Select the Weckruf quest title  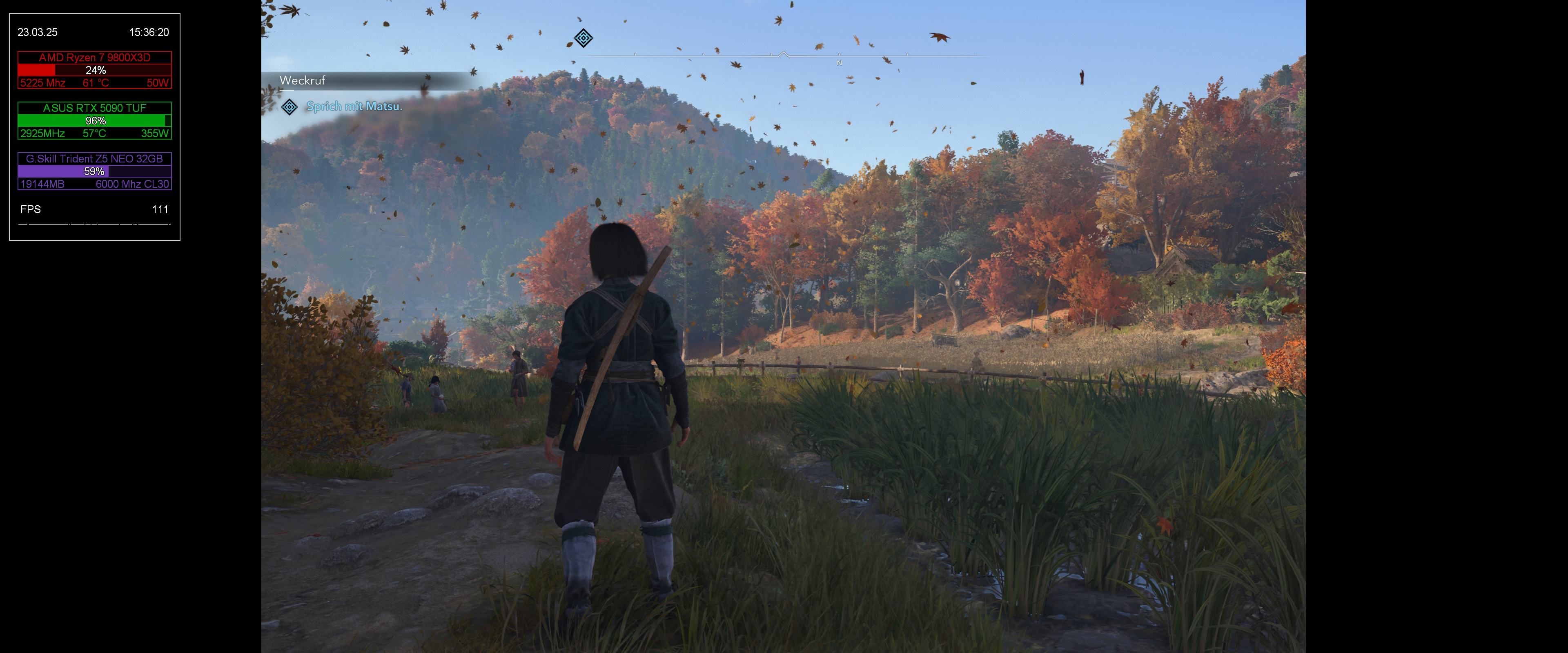tap(303, 80)
